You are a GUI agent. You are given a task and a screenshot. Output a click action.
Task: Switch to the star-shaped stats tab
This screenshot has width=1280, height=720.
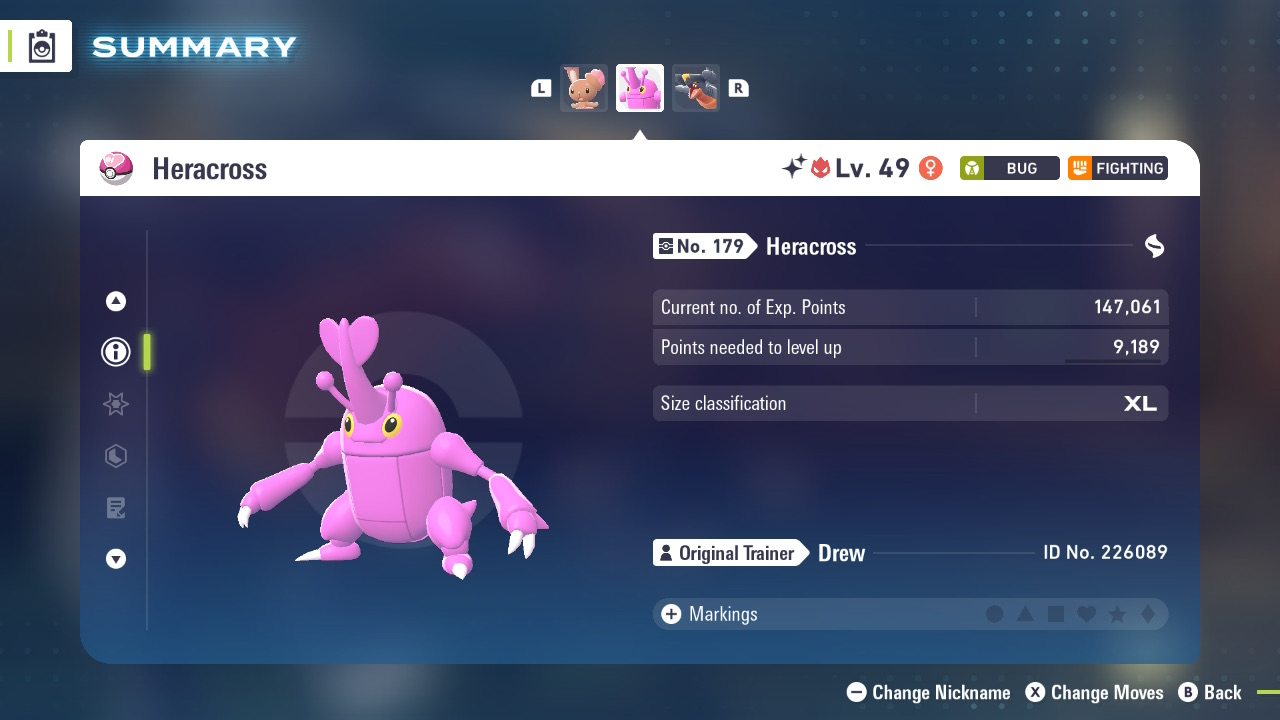point(116,404)
